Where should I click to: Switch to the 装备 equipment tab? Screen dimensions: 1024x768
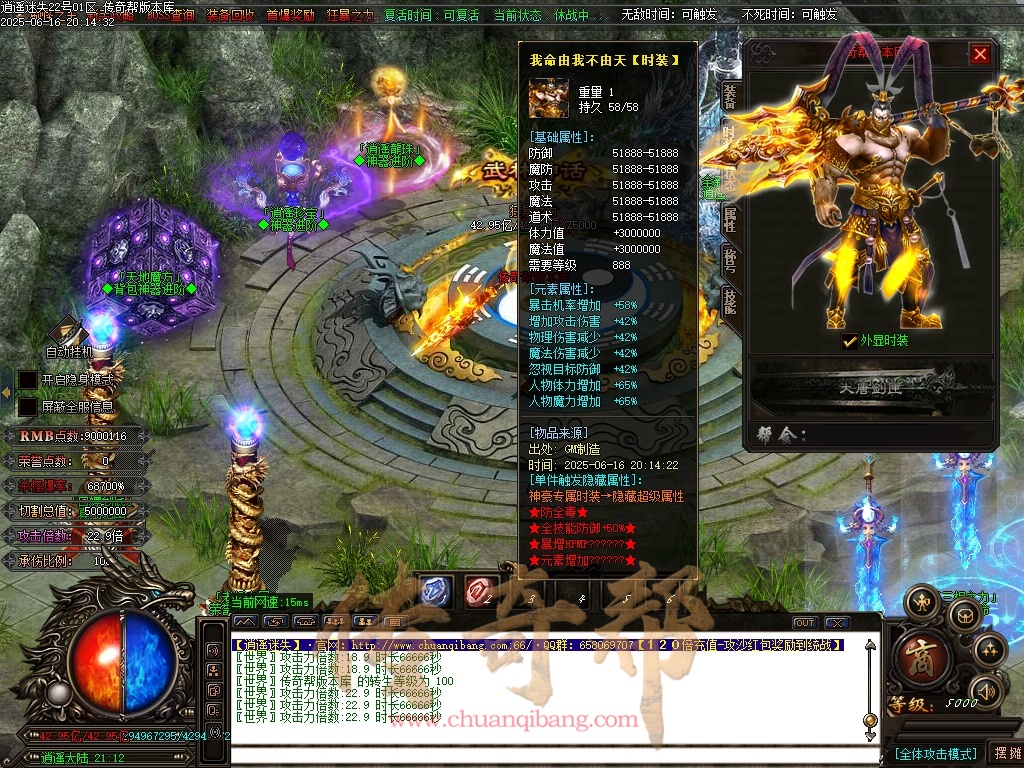point(730,95)
